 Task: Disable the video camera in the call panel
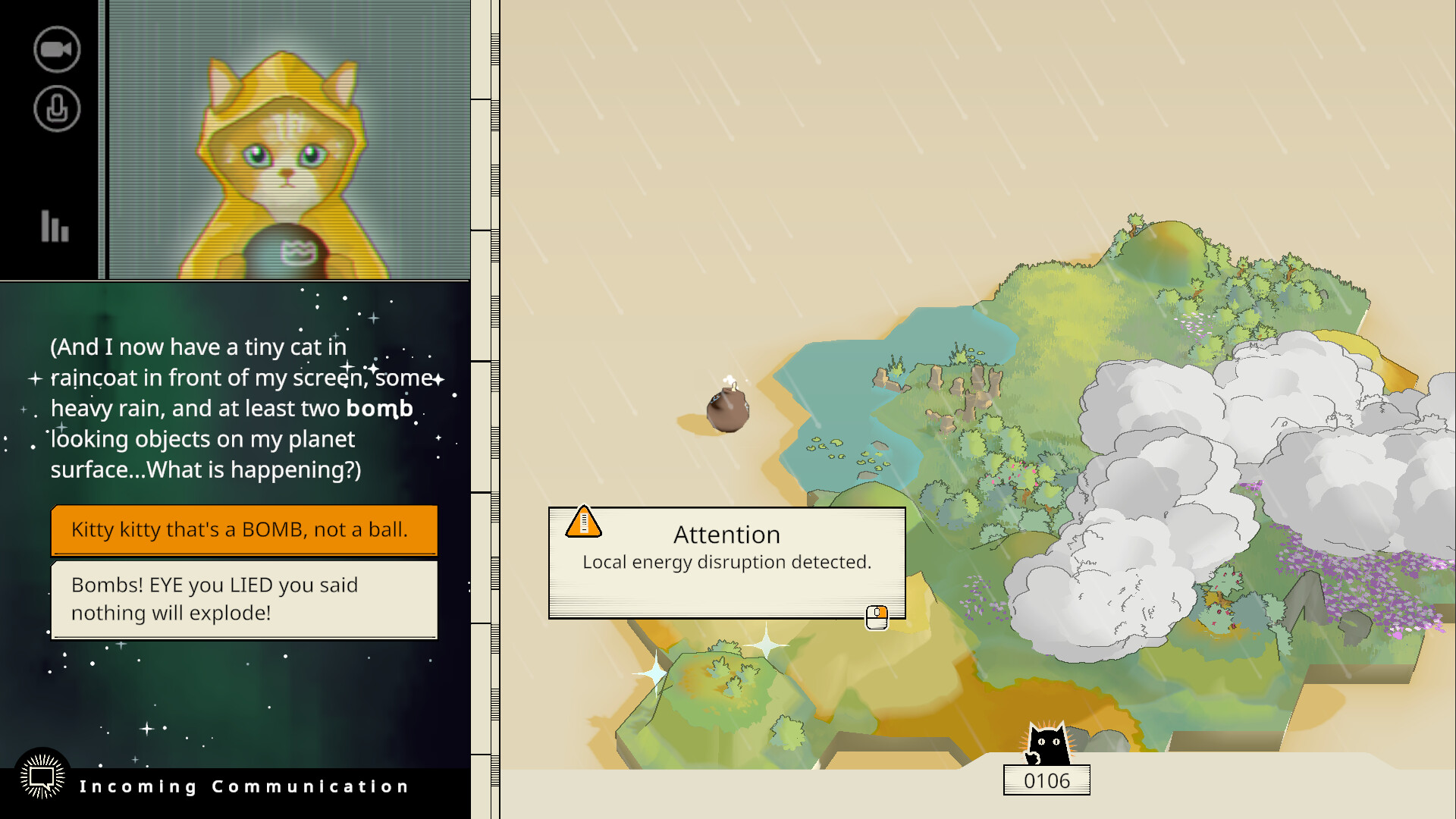(56, 49)
